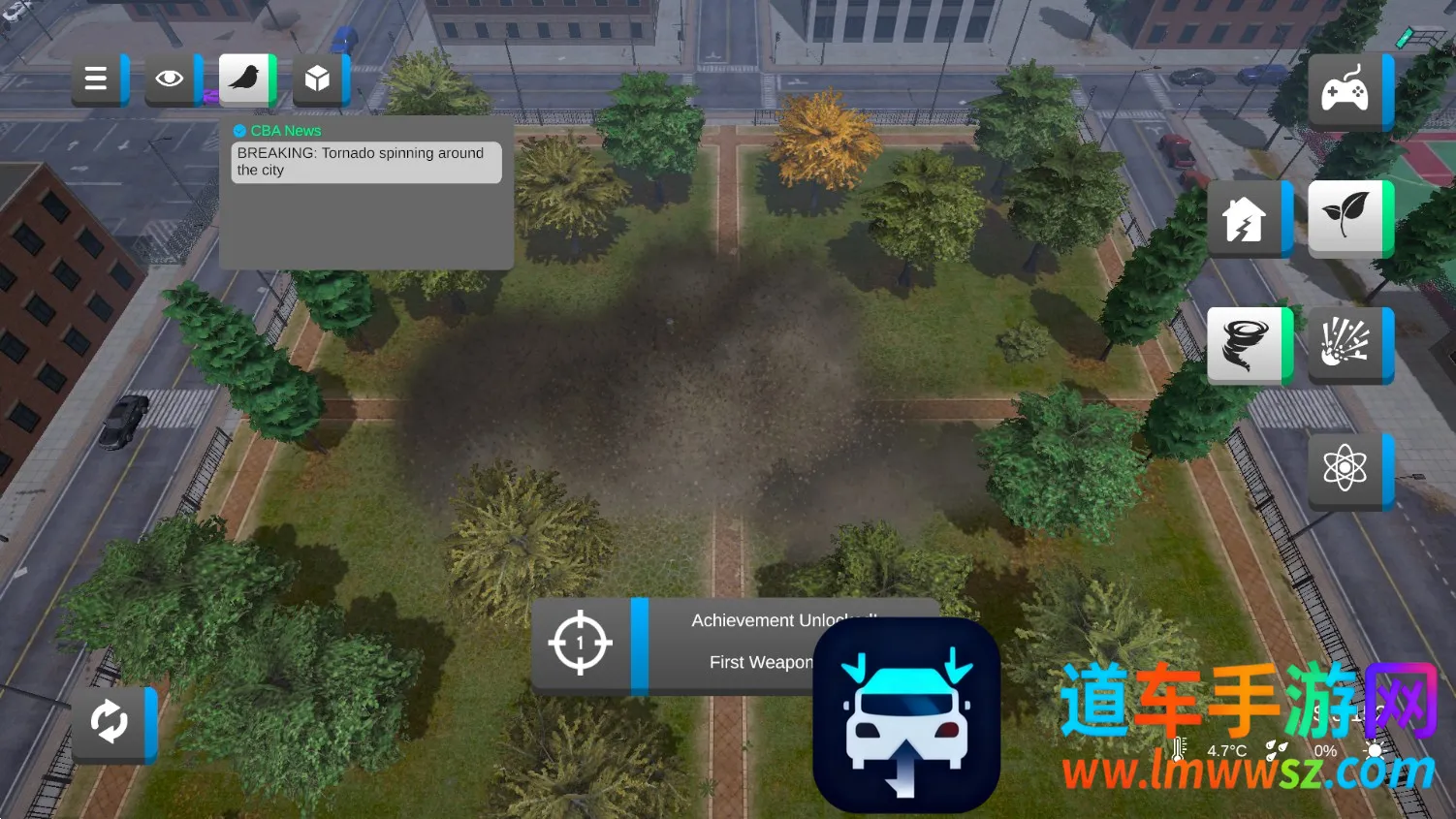Open the hamburger menu
Image resolution: width=1456 pixels, height=819 pixels.
point(96,79)
